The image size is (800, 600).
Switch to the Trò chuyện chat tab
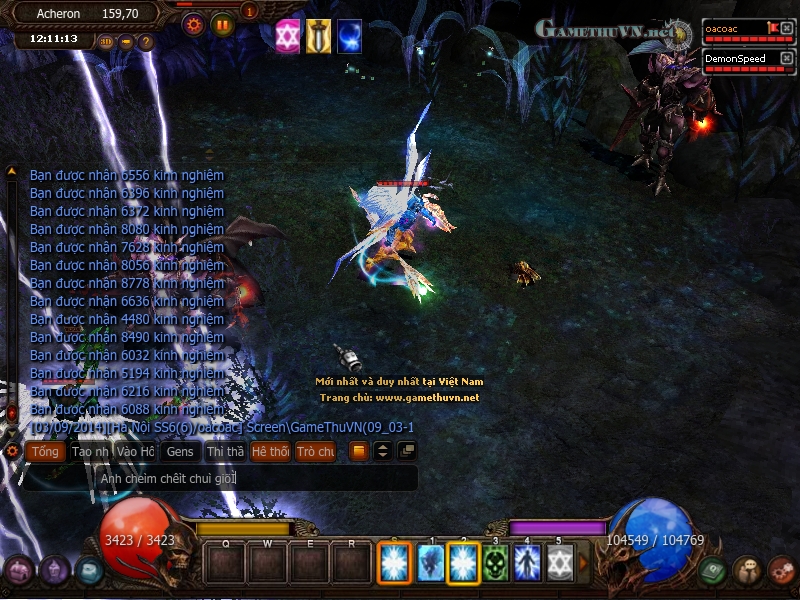coord(316,452)
